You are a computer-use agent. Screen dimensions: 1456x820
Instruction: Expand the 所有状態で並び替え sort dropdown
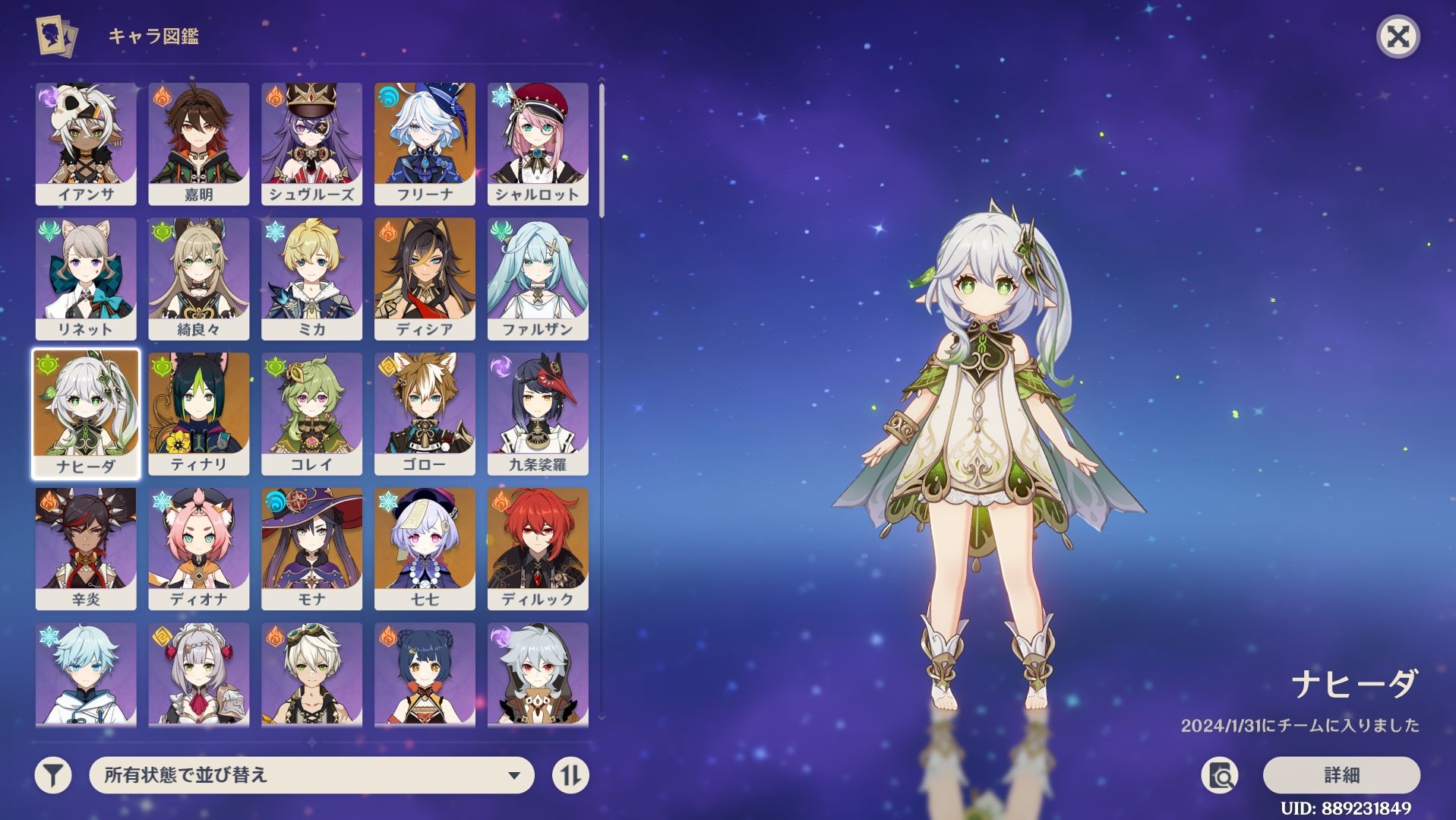[x=311, y=775]
